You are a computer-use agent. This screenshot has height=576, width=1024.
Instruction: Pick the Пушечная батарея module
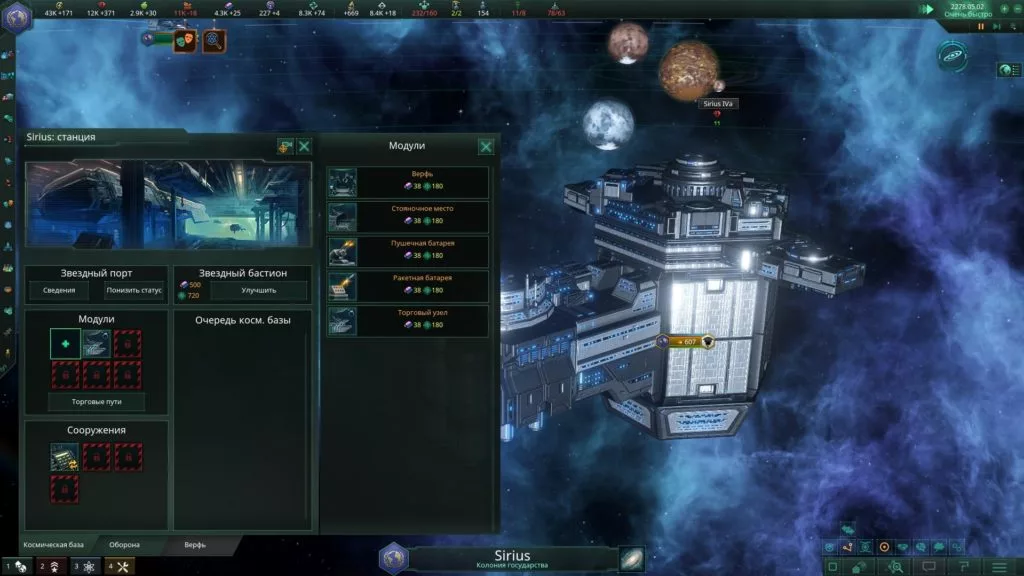tap(408, 251)
